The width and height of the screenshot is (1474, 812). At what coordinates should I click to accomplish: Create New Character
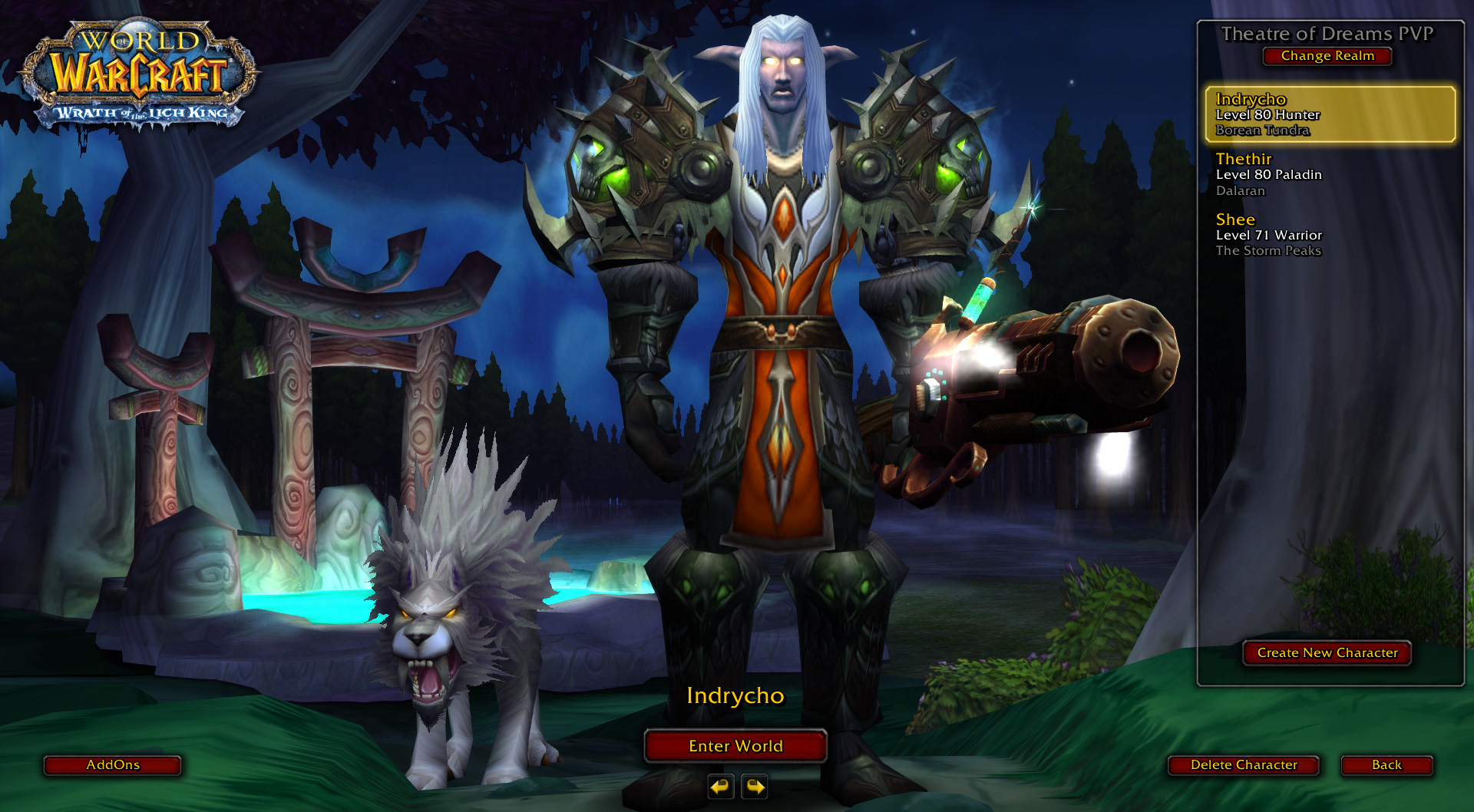coord(1327,653)
